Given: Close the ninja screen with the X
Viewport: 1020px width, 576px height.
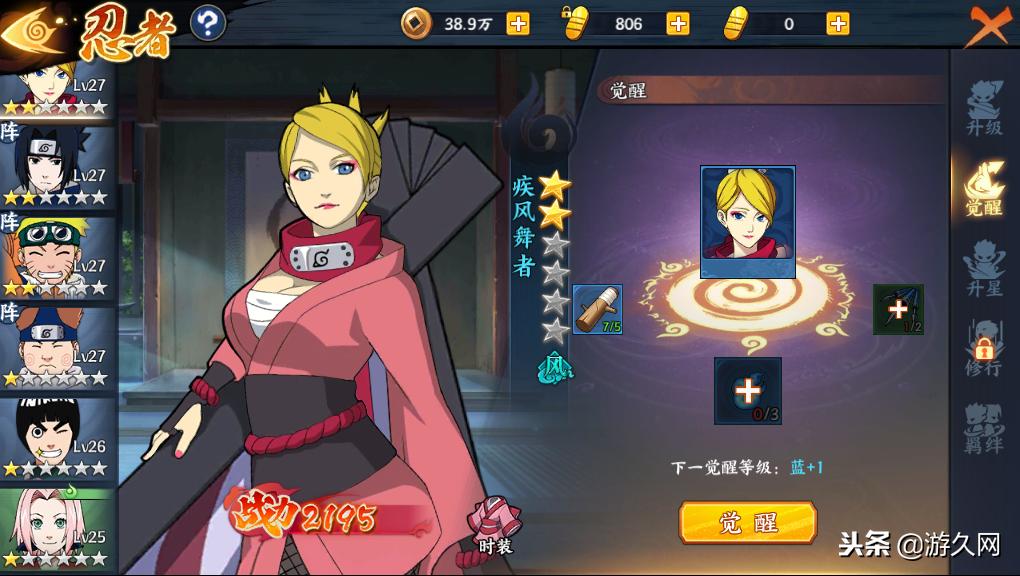Looking at the screenshot, I should [x=989, y=25].
